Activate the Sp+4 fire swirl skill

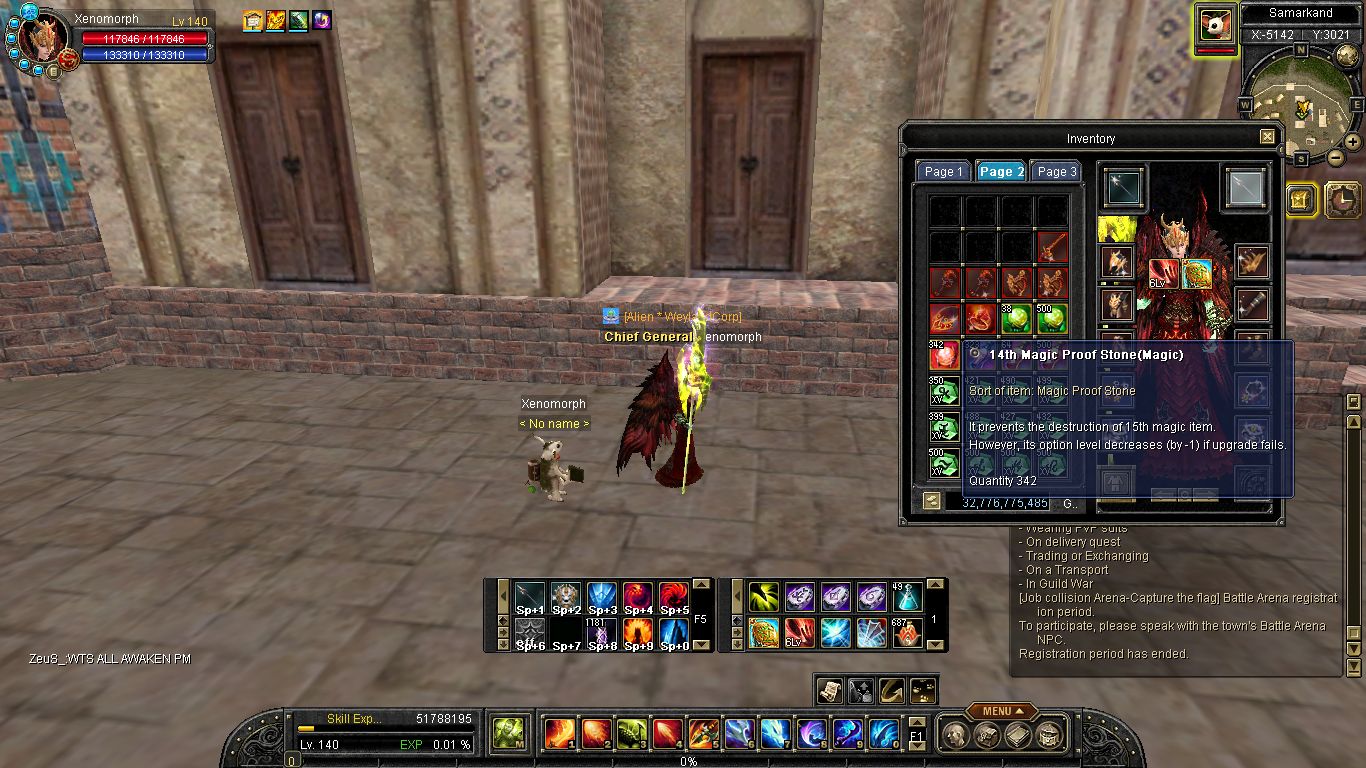[638, 597]
